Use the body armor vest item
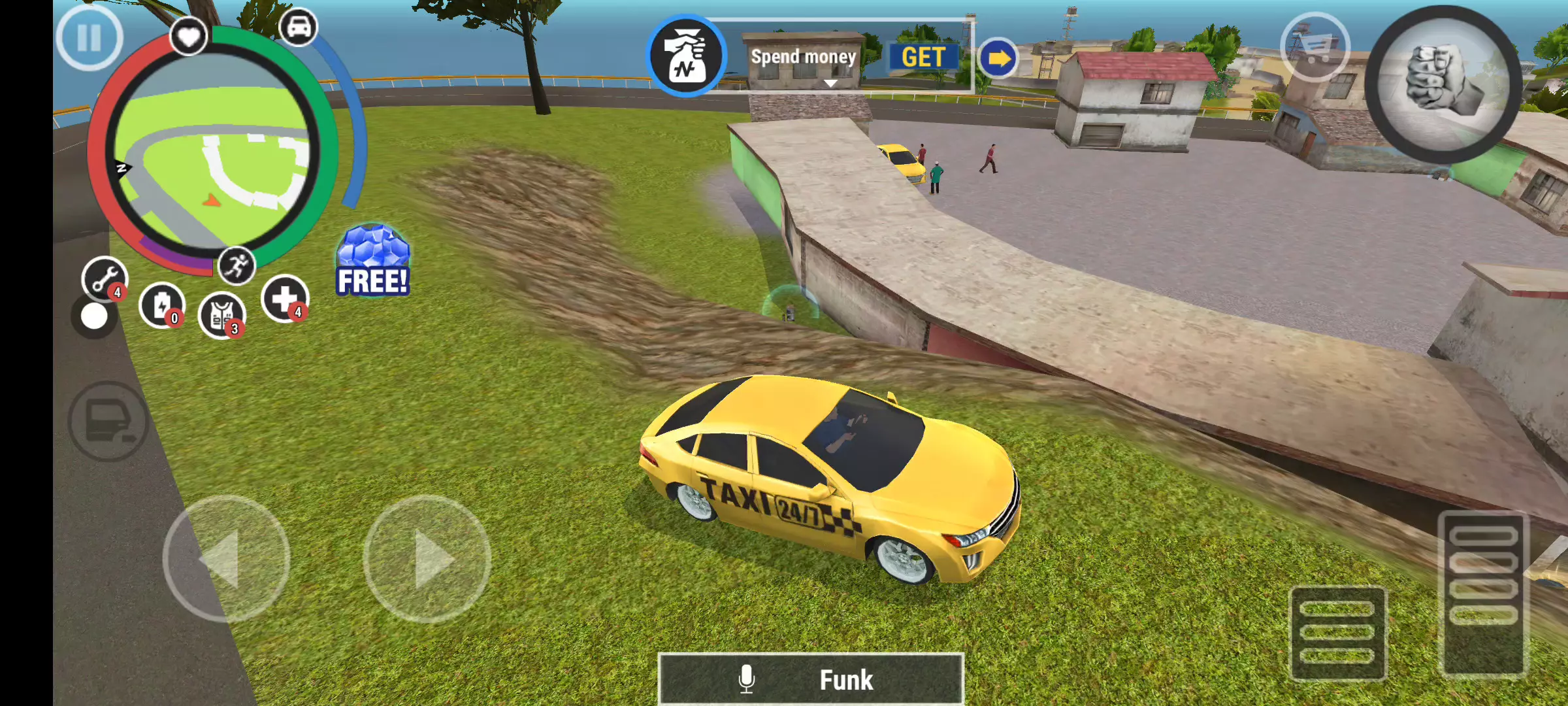Viewport: 1568px width, 706px height. pos(222,316)
